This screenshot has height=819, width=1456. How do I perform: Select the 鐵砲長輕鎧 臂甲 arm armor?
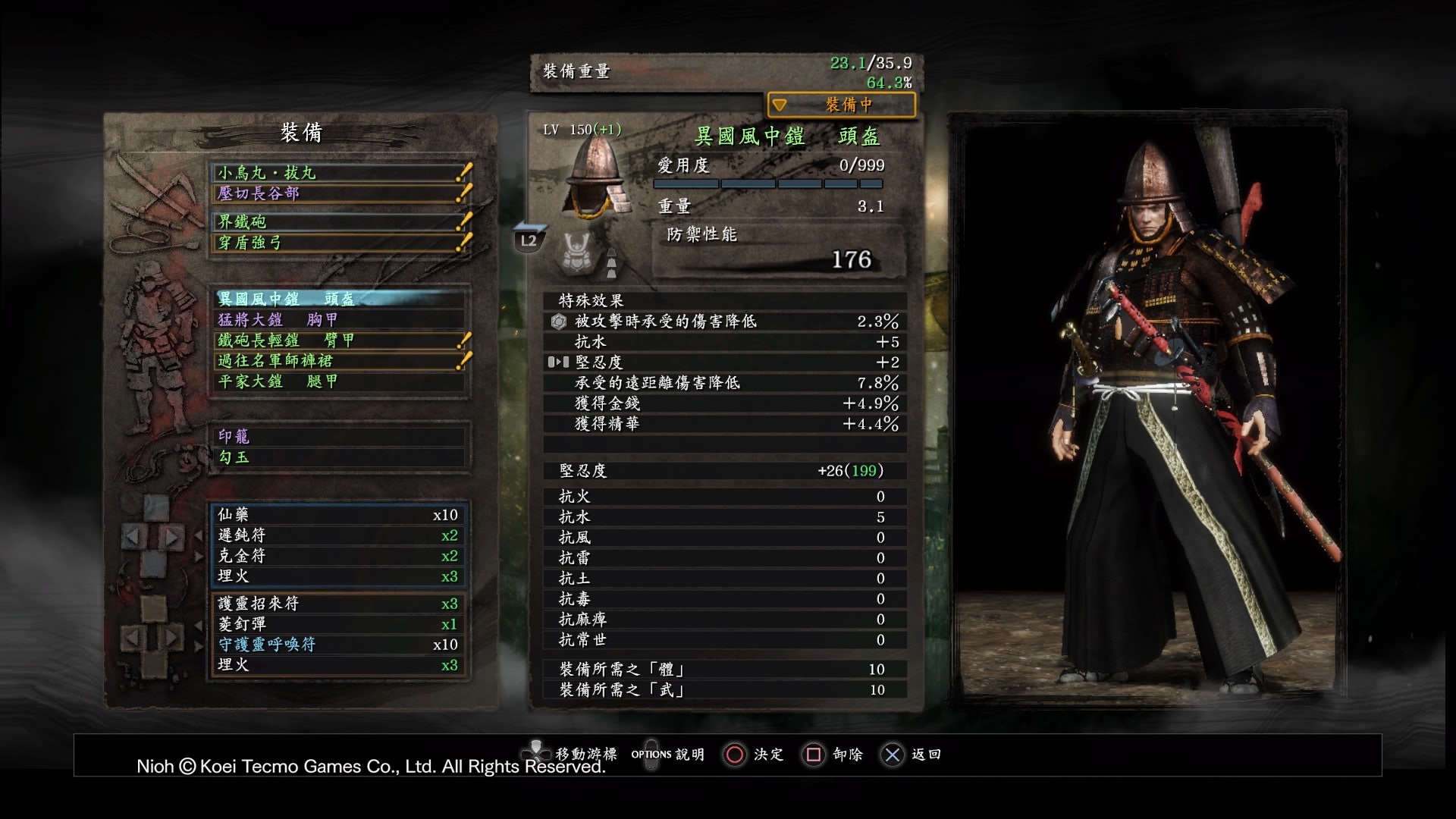337,340
